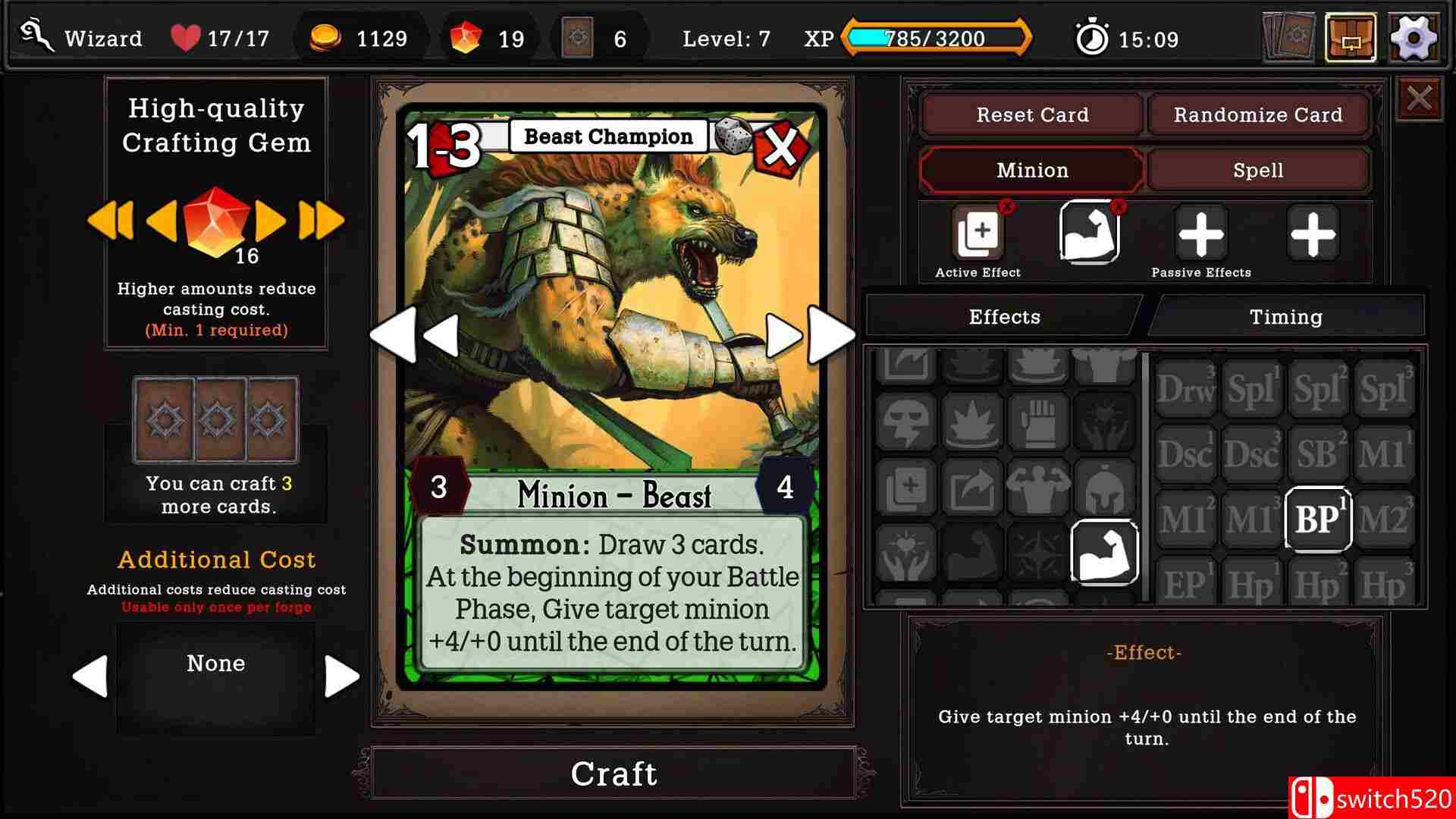Click the highlighted muscle buff effect icon
The height and width of the screenshot is (819, 1456).
(x=1106, y=554)
